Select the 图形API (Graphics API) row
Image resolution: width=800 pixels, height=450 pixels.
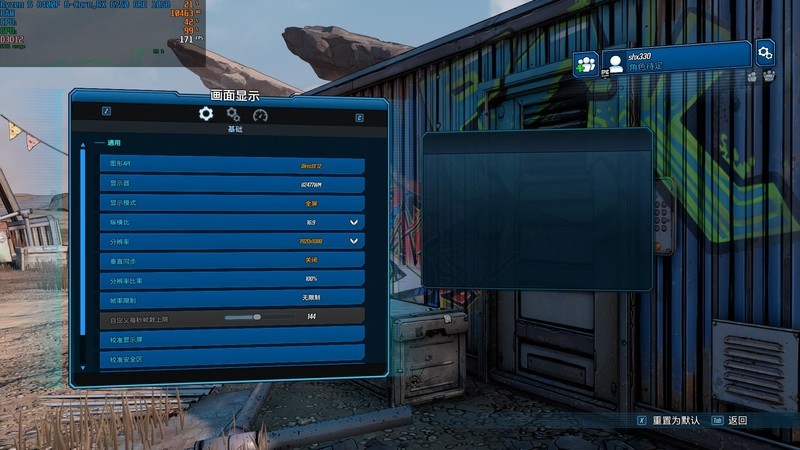tap(231, 165)
